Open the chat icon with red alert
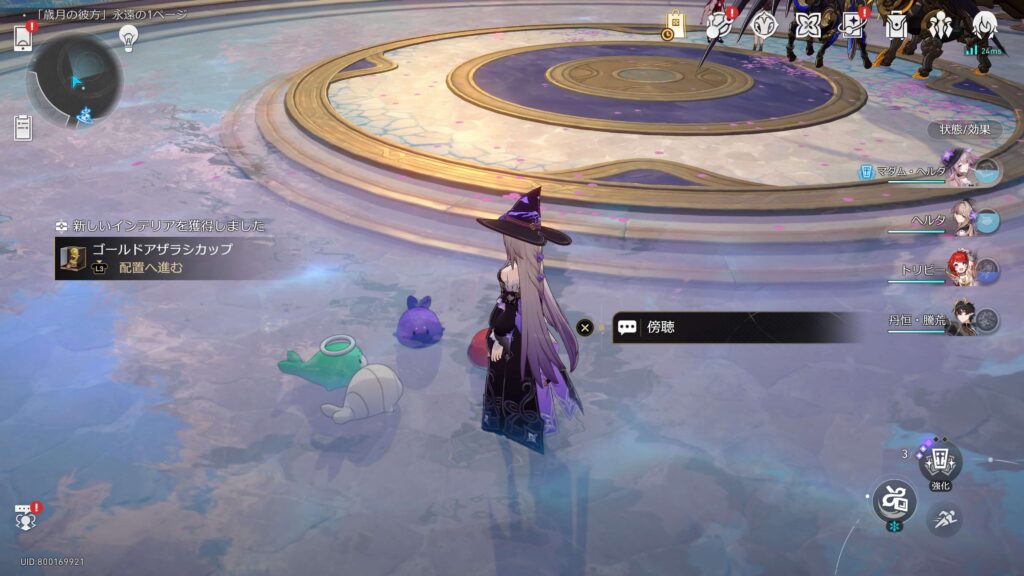 click(x=25, y=517)
